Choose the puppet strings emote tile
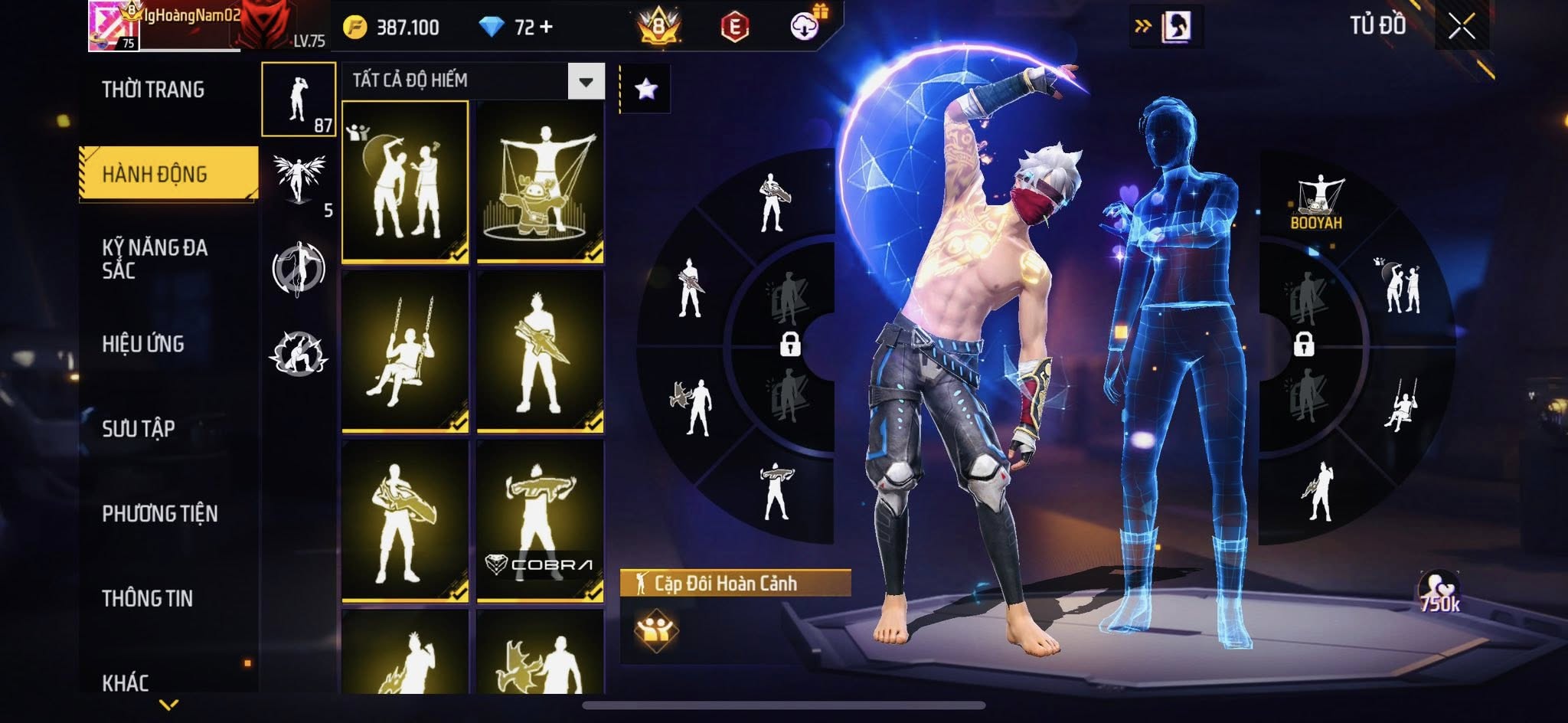 point(541,182)
